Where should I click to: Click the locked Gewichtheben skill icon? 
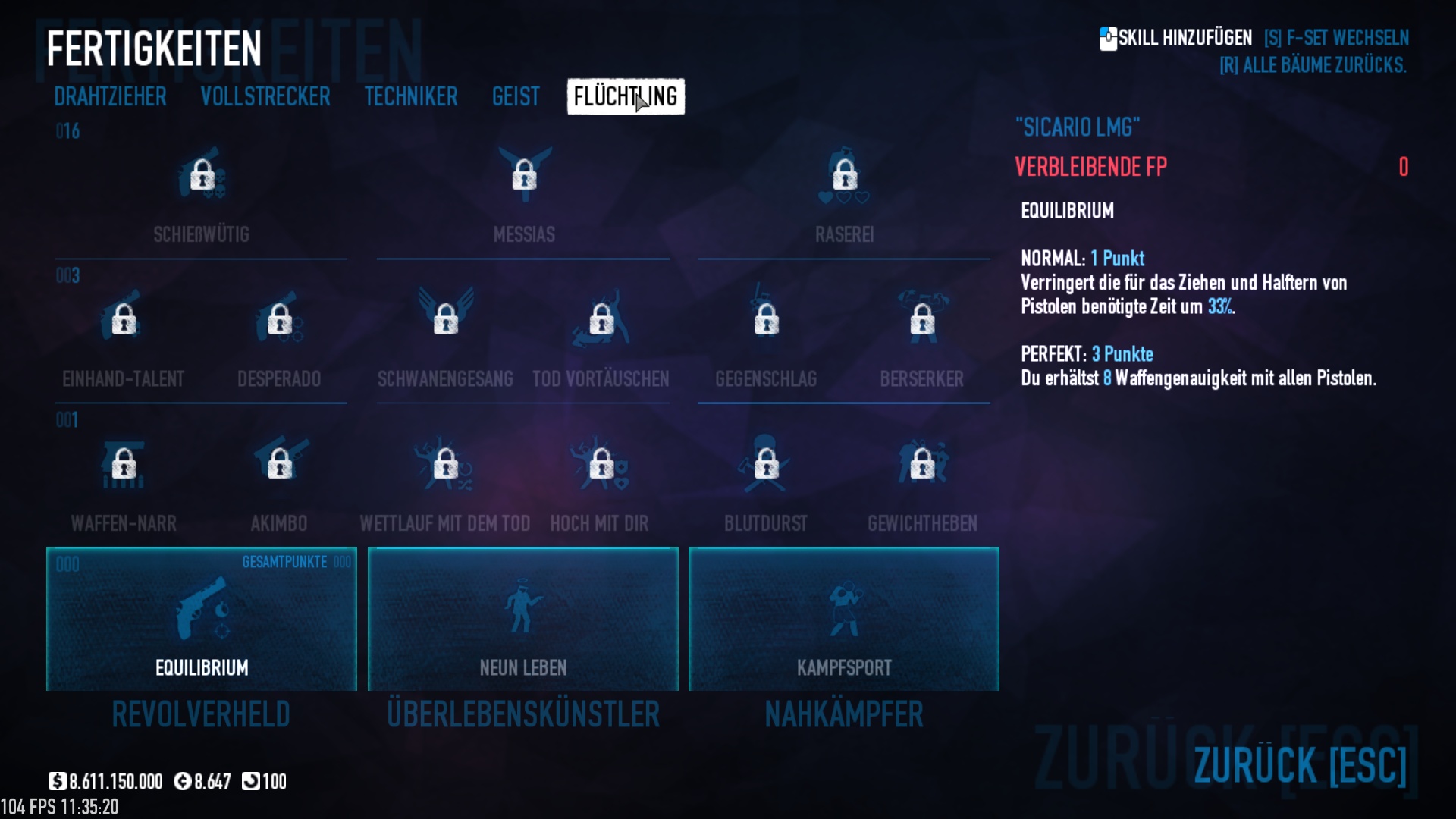point(922,464)
